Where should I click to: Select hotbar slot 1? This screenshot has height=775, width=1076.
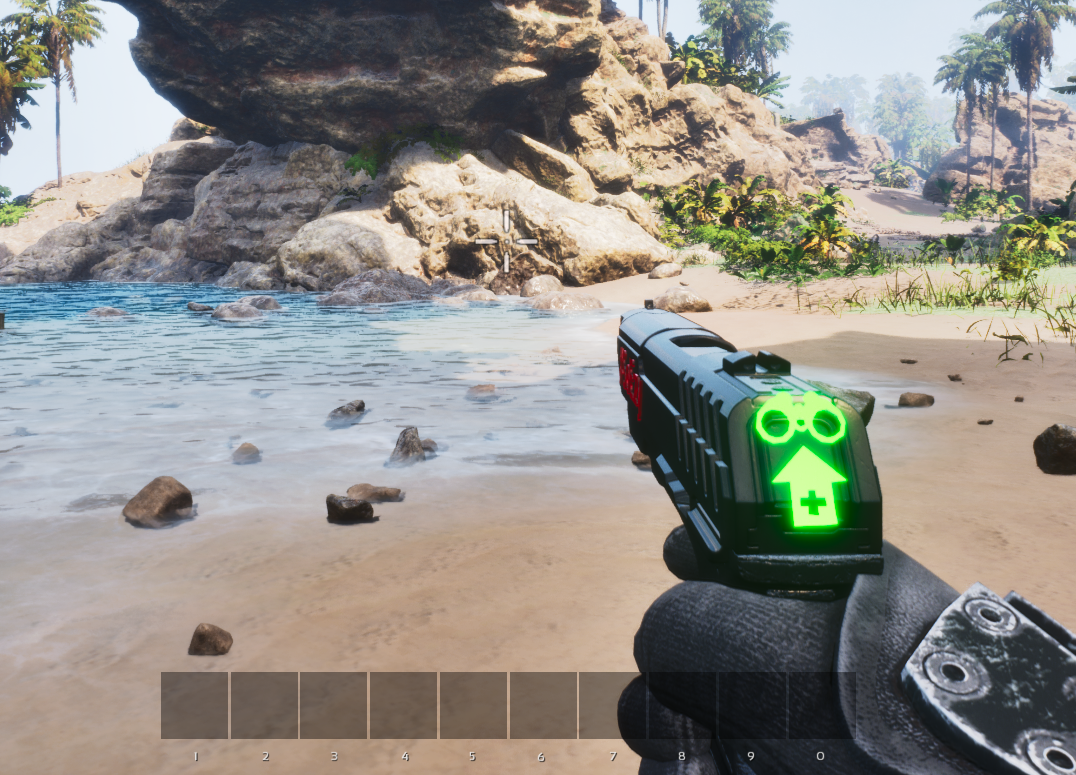click(x=195, y=705)
